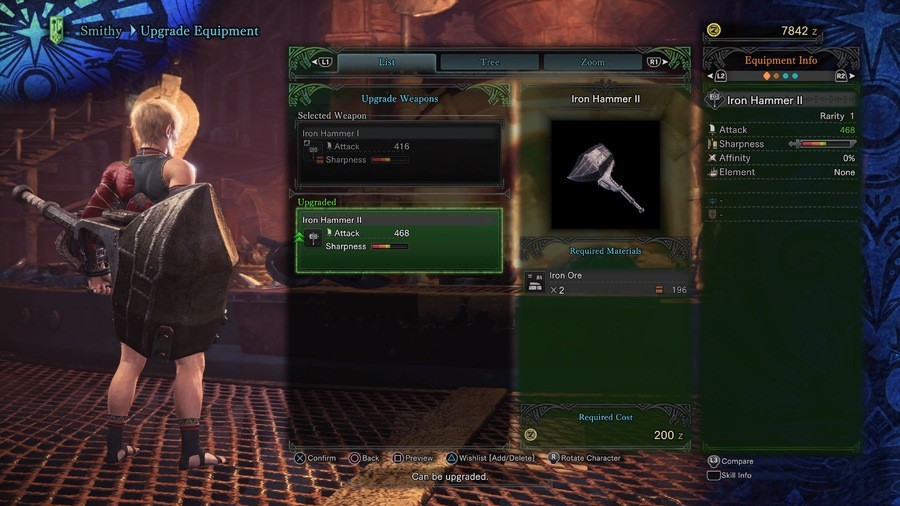This screenshot has height=506, width=900.
Task: Switch to the List tab
Action: pos(386,62)
